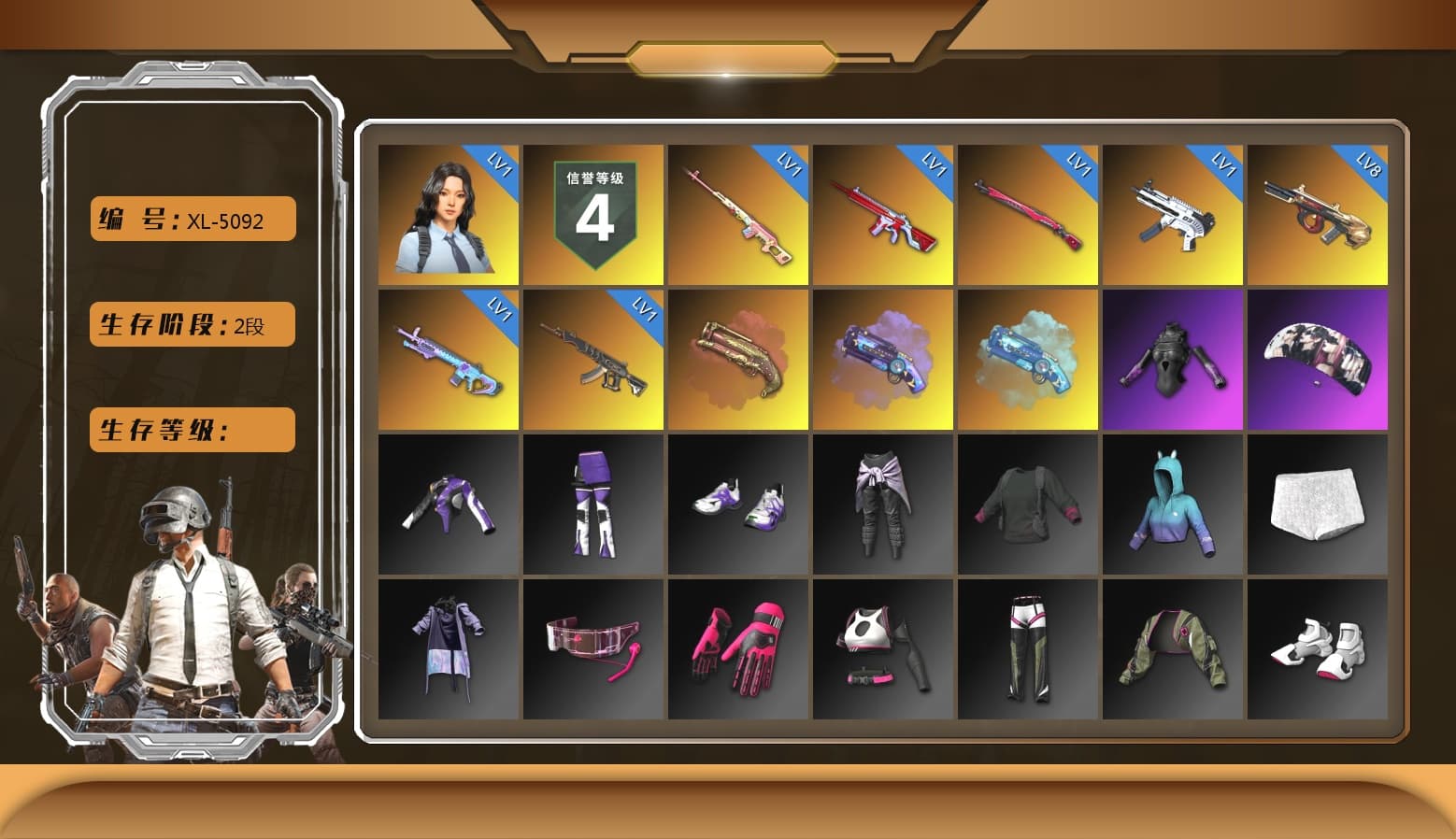The image size is (1456, 839).
Task: Expand the 生存等级 survival level field
Action: (x=192, y=430)
